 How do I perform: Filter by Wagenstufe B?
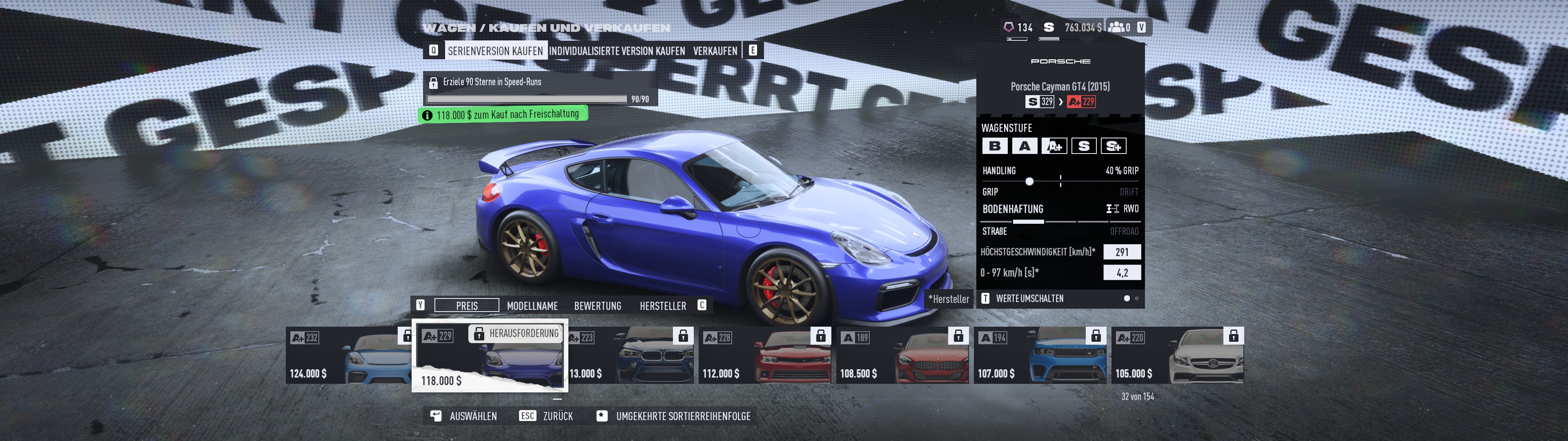pos(995,146)
